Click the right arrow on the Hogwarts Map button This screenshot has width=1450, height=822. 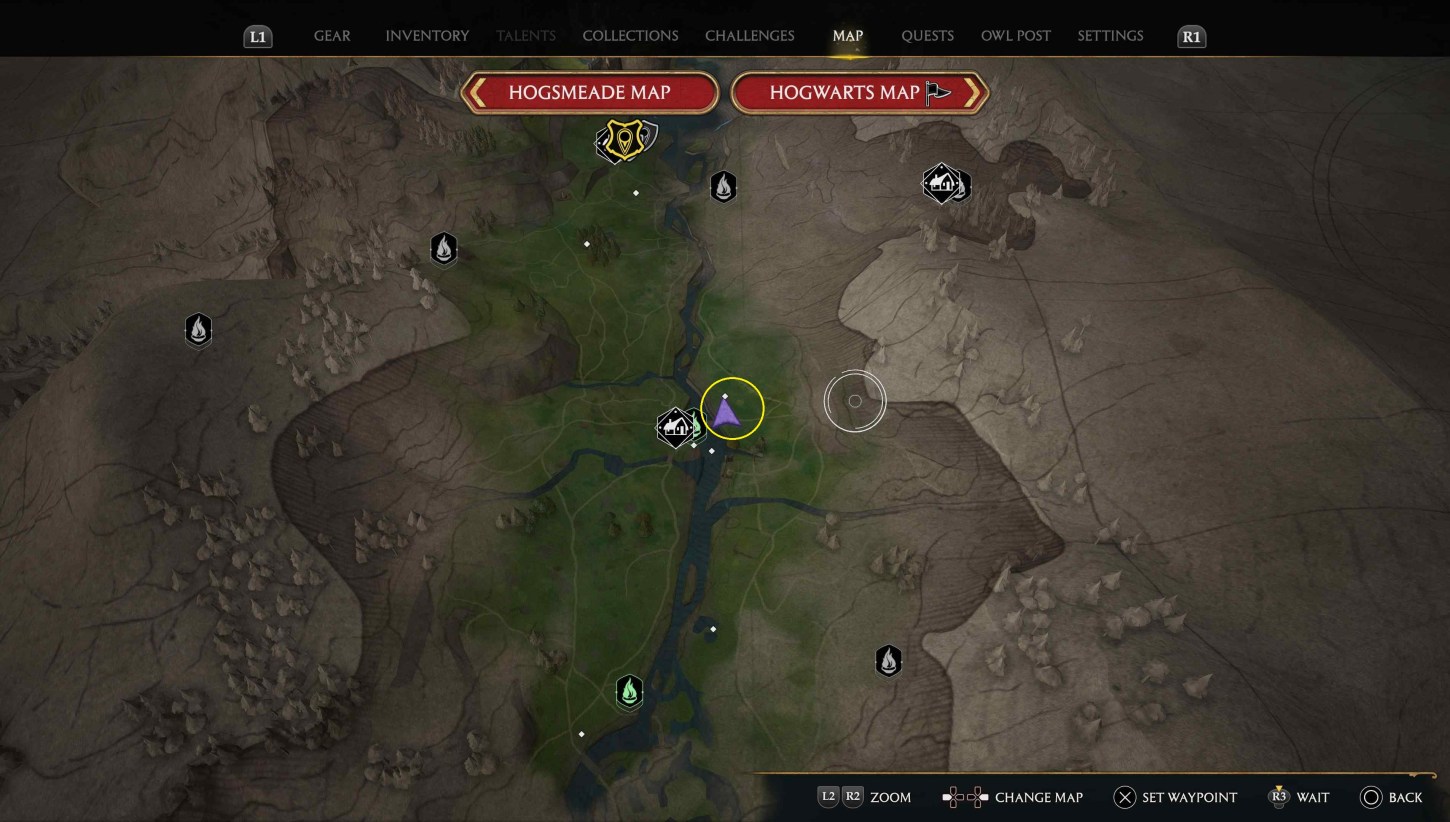(972, 92)
